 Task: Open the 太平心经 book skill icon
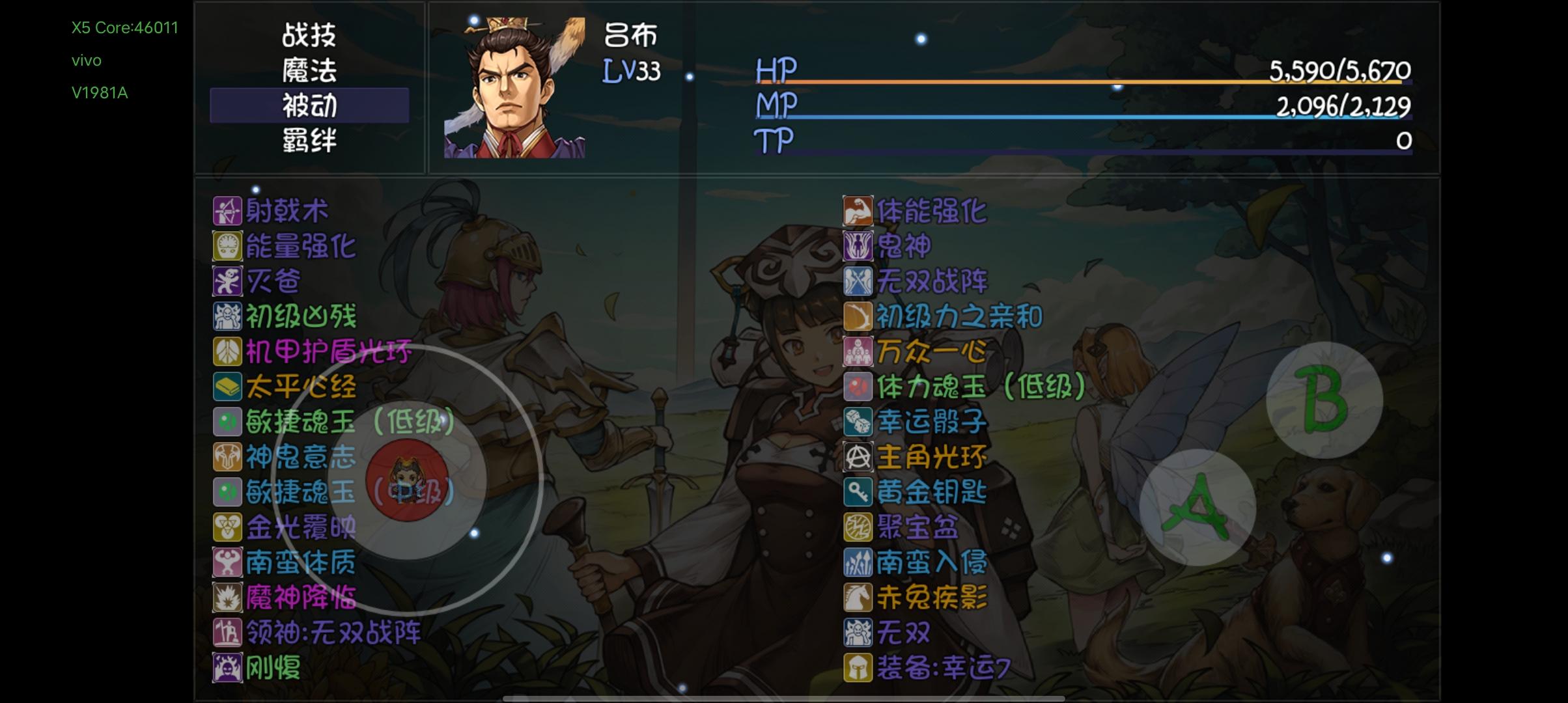(227, 387)
